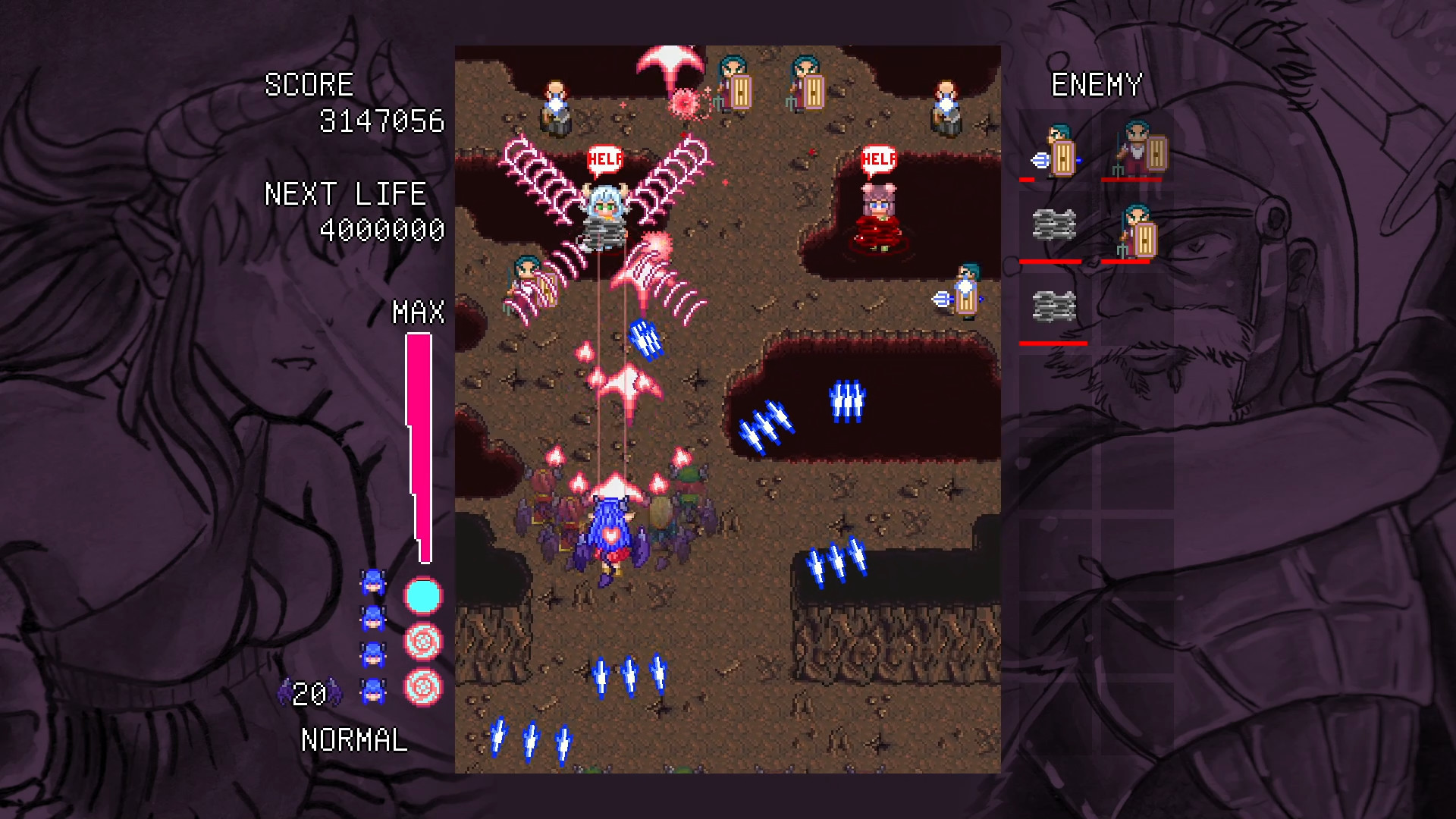
Task: Click the NEXT LIFE 4000000 text
Action: pos(383,227)
